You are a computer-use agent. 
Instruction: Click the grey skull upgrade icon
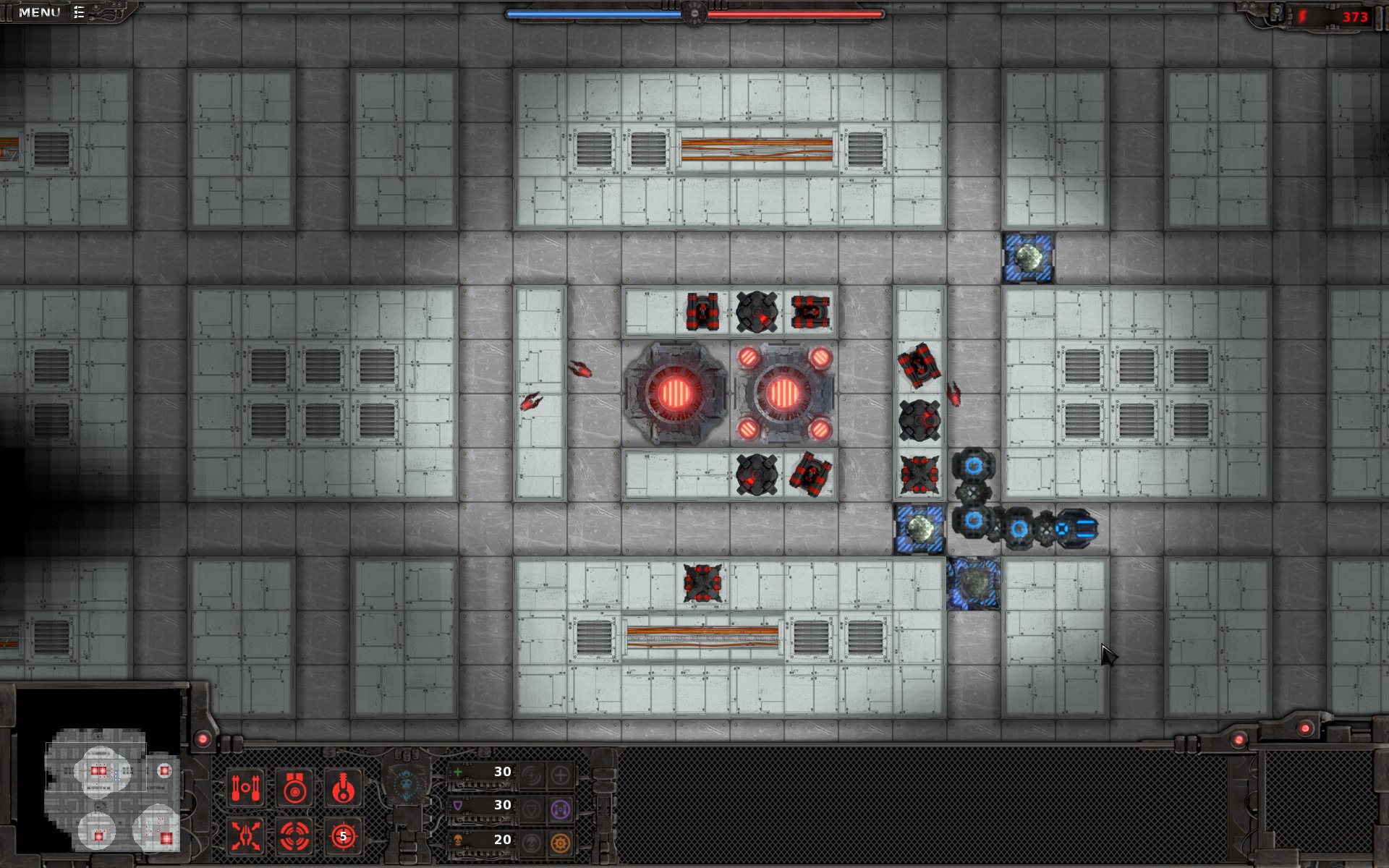[531, 843]
